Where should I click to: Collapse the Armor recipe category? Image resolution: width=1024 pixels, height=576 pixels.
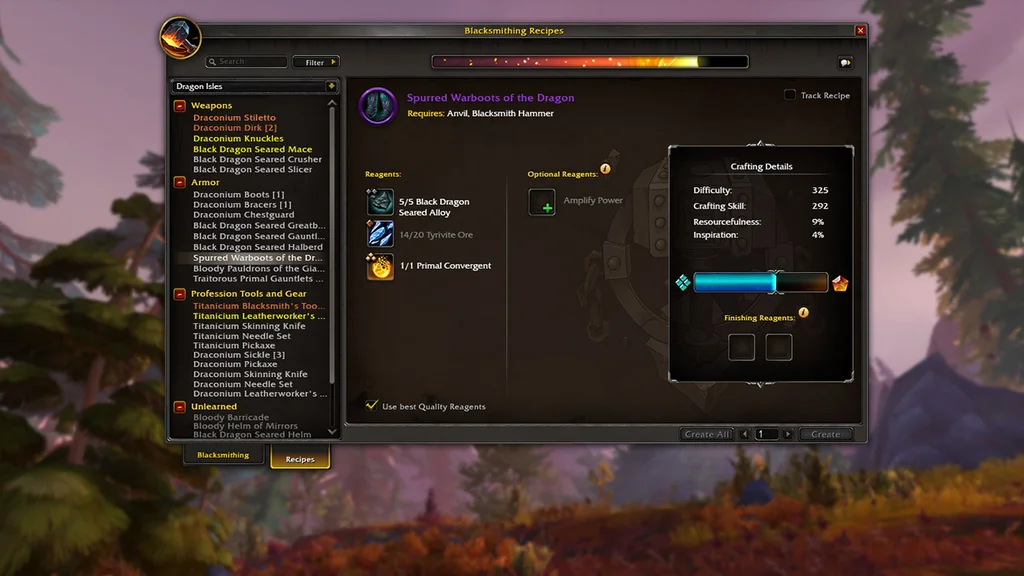click(180, 183)
